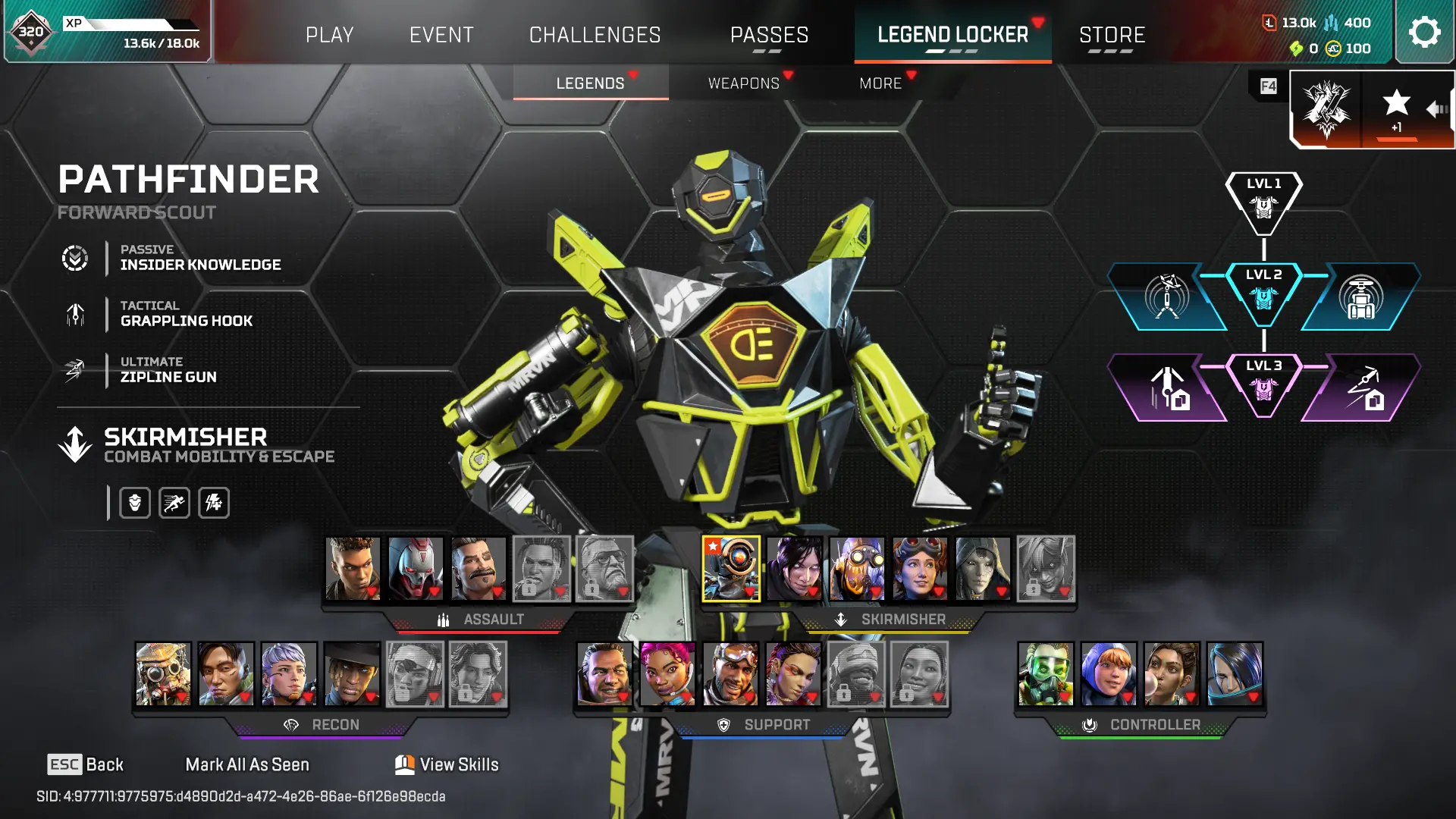Open View Skills
The width and height of the screenshot is (1456, 819).
(446, 764)
